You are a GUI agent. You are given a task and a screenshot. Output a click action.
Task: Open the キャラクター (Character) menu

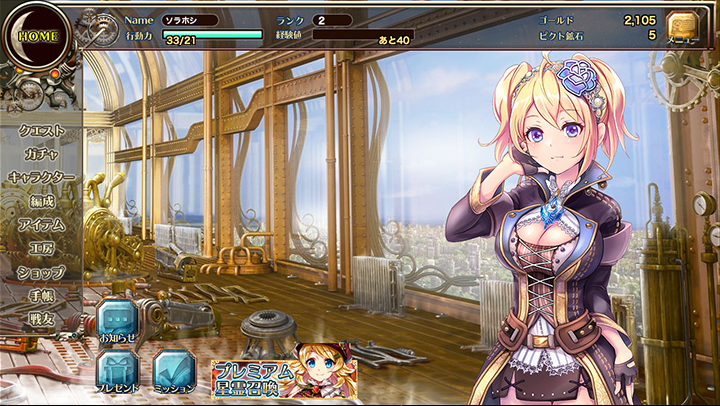point(42,177)
